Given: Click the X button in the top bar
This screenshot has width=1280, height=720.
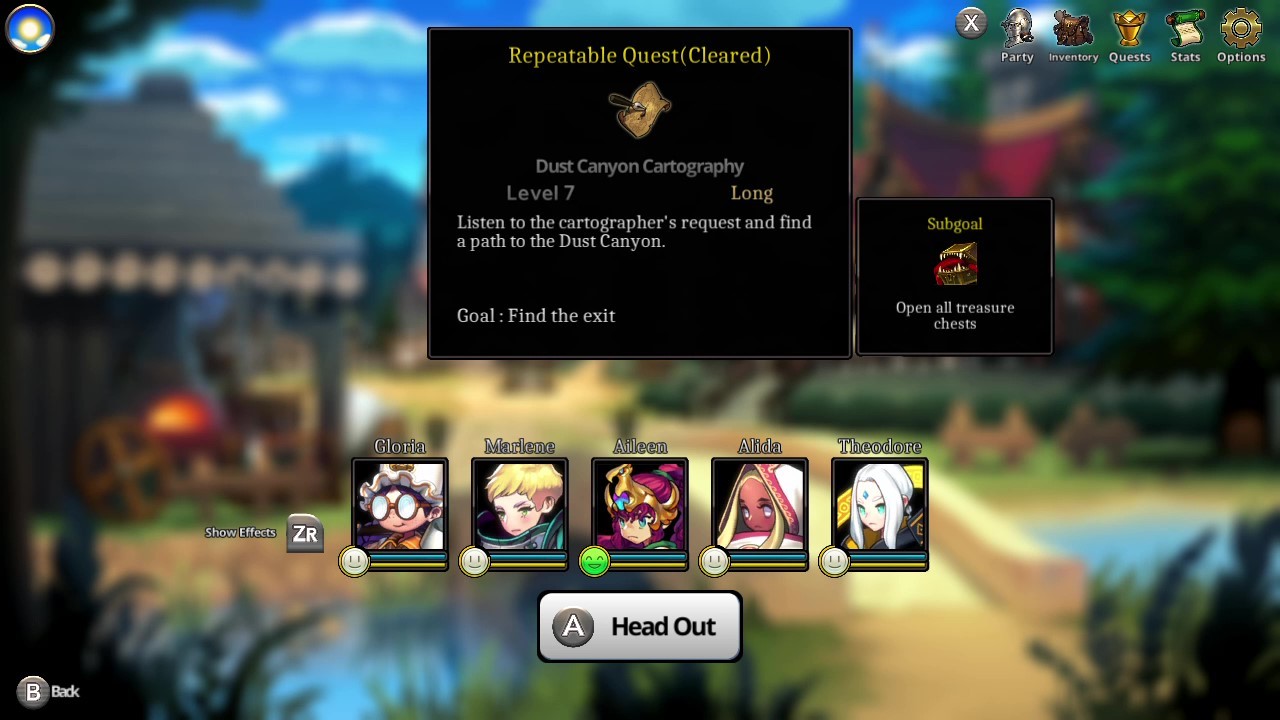Looking at the screenshot, I should 971,22.
